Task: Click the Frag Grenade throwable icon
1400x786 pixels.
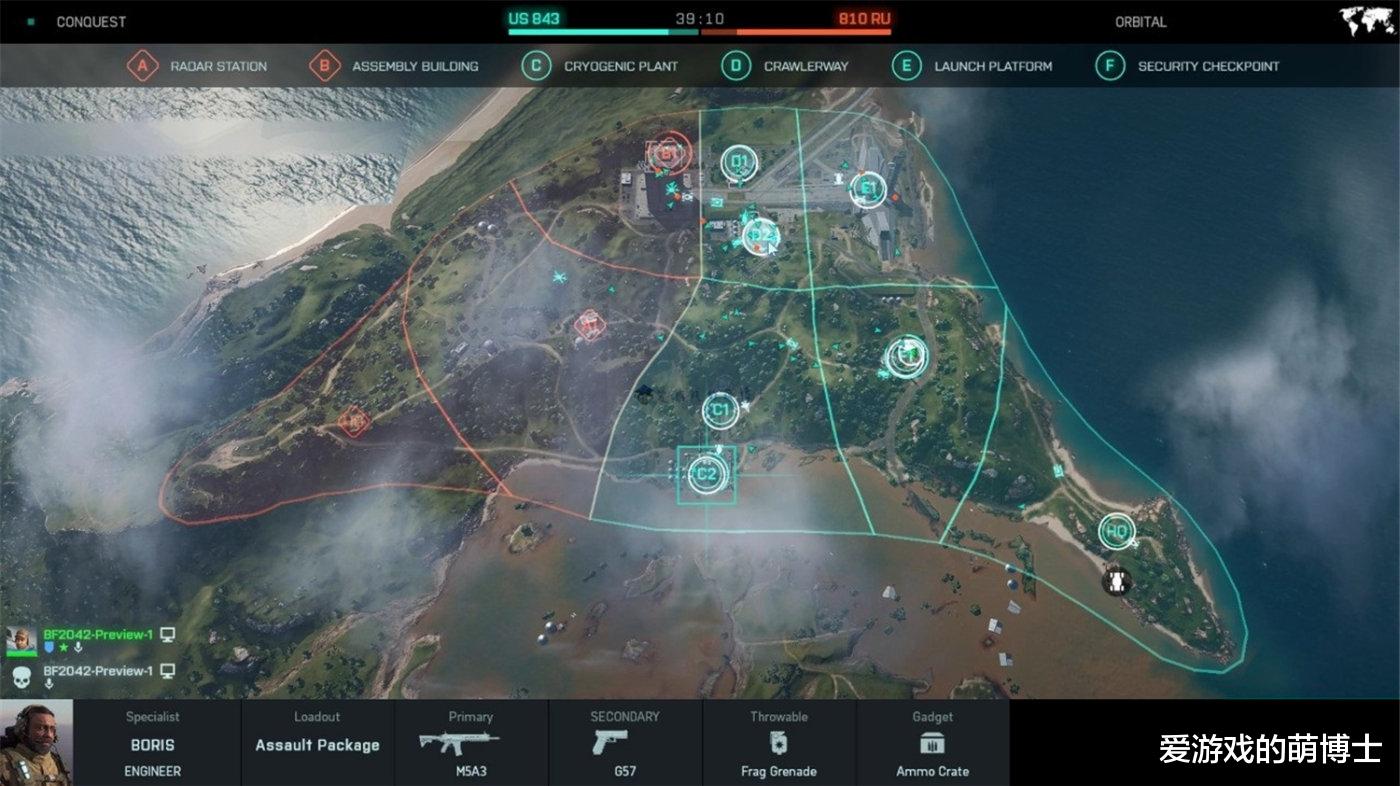Action: coord(780,740)
